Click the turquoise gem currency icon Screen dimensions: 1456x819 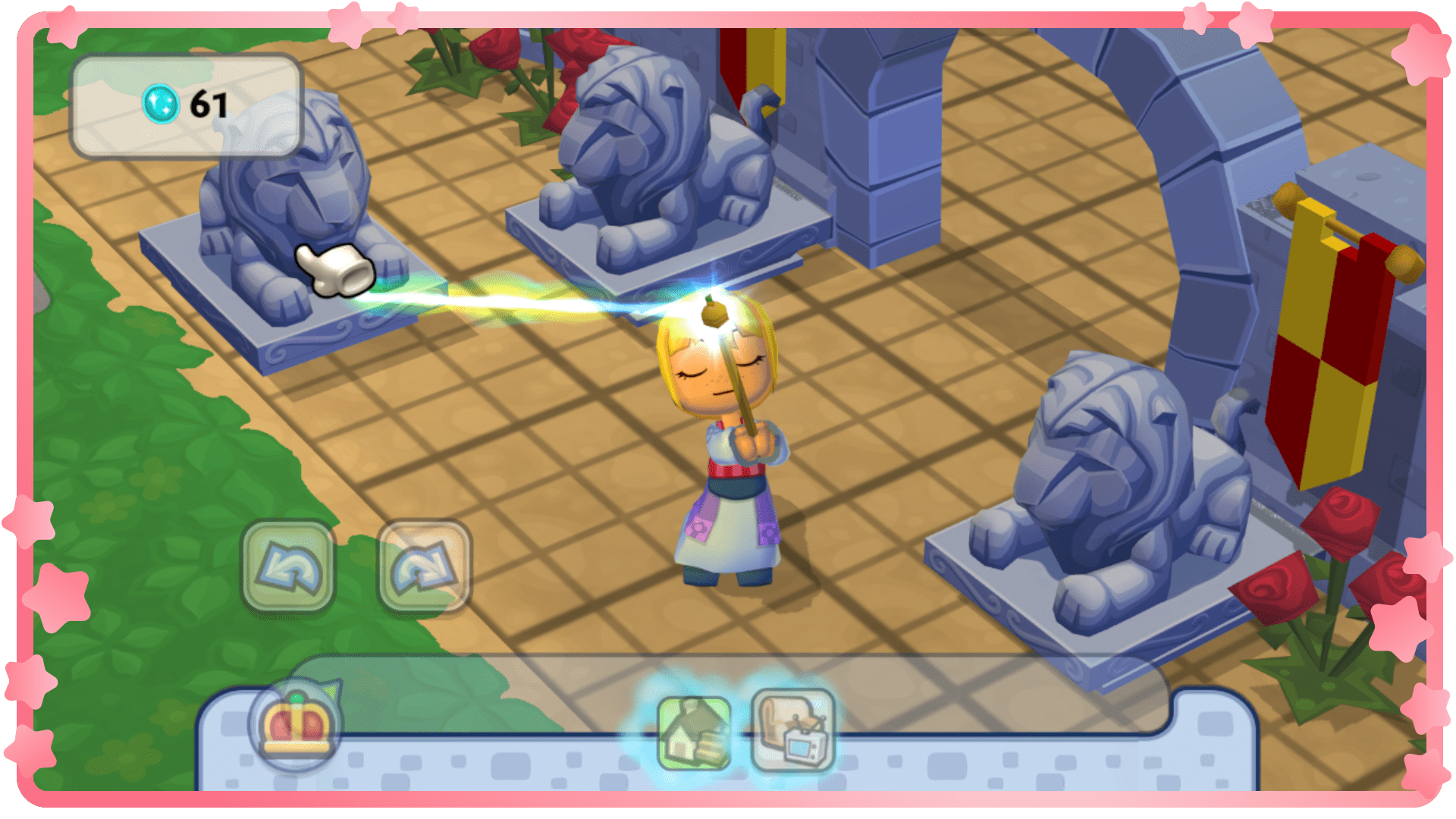(160, 105)
